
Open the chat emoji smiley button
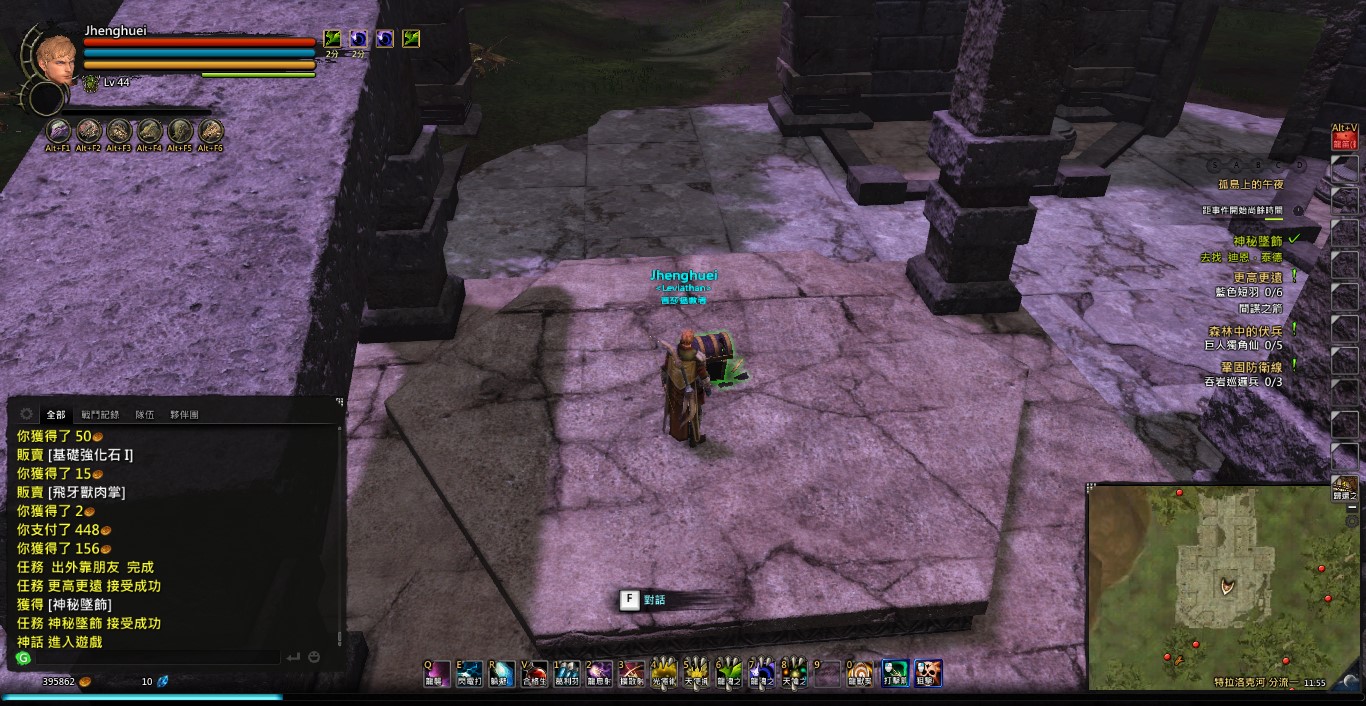point(314,657)
